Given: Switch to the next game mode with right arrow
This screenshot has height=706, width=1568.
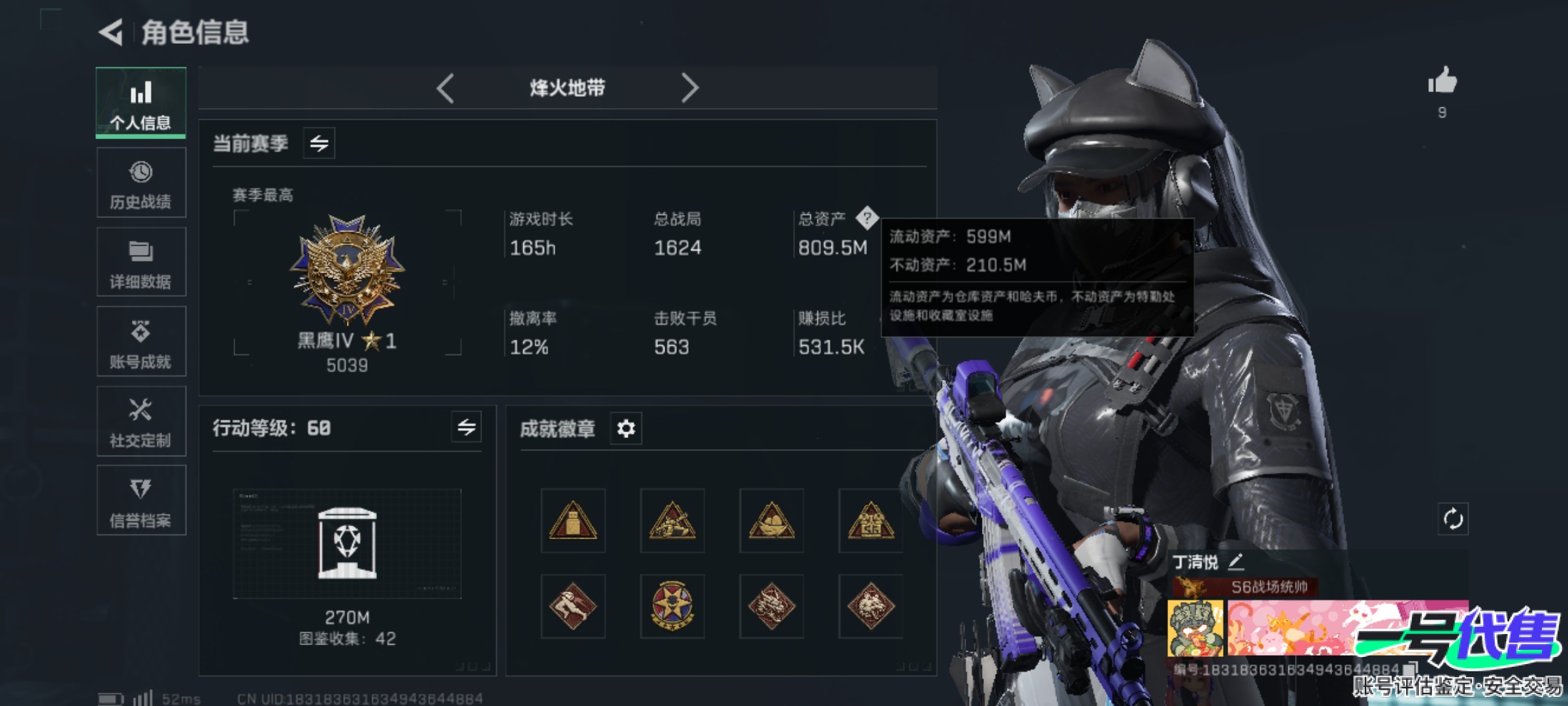Looking at the screenshot, I should (x=689, y=88).
